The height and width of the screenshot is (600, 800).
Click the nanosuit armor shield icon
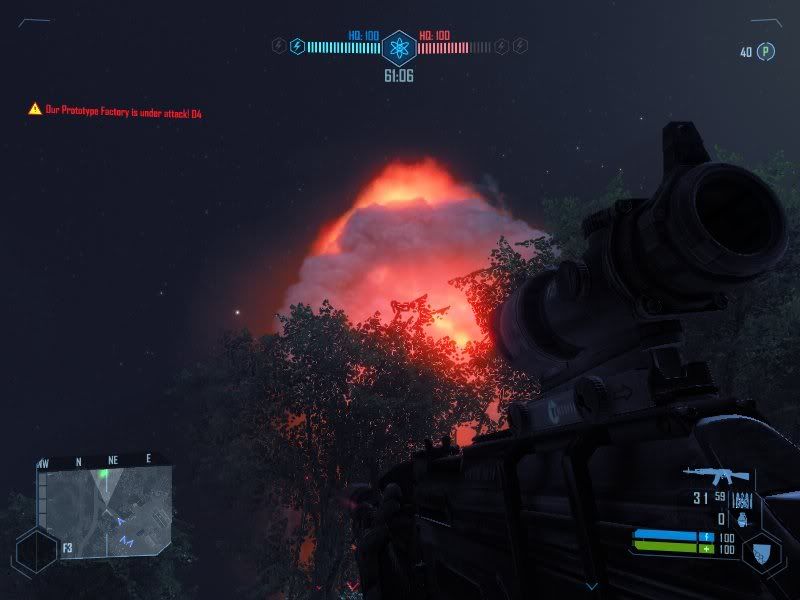(761, 551)
